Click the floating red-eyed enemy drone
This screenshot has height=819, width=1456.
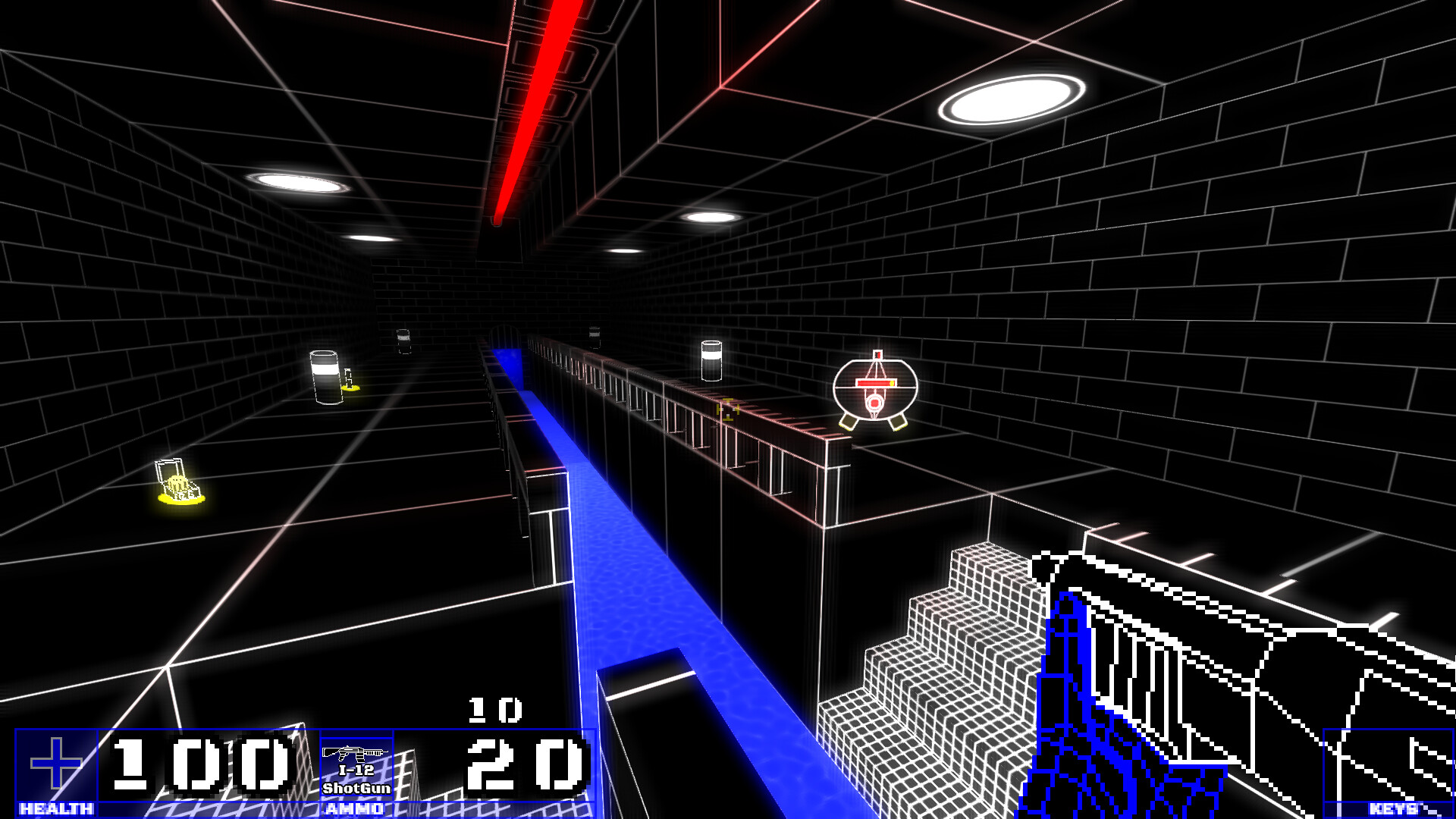874,391
